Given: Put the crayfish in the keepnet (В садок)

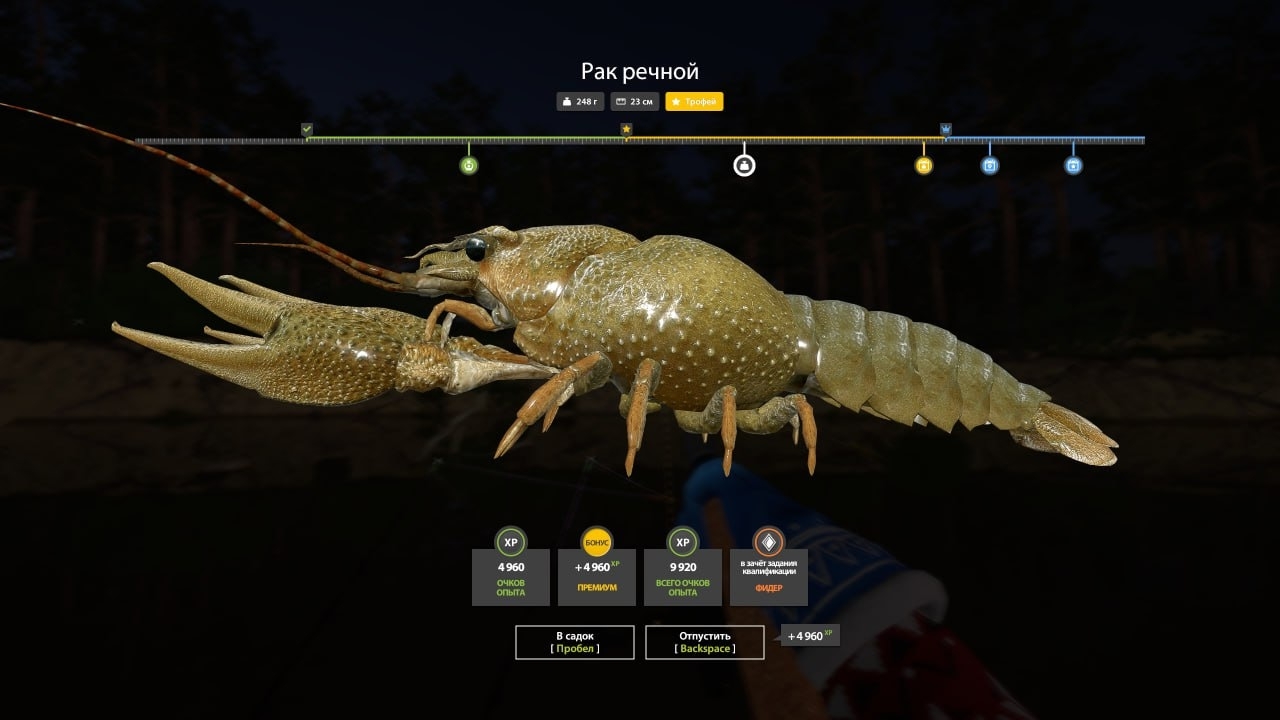Looking at the screenshot, I should (x=574, y=642).
